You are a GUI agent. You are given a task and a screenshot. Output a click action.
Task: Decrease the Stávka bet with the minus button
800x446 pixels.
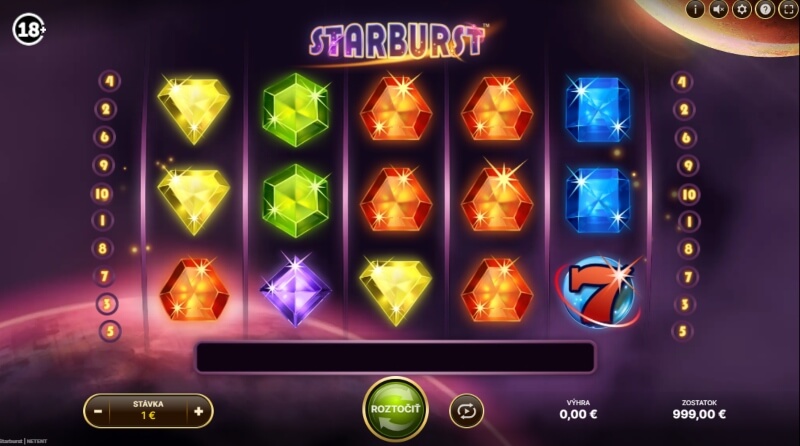pos(98,410)
